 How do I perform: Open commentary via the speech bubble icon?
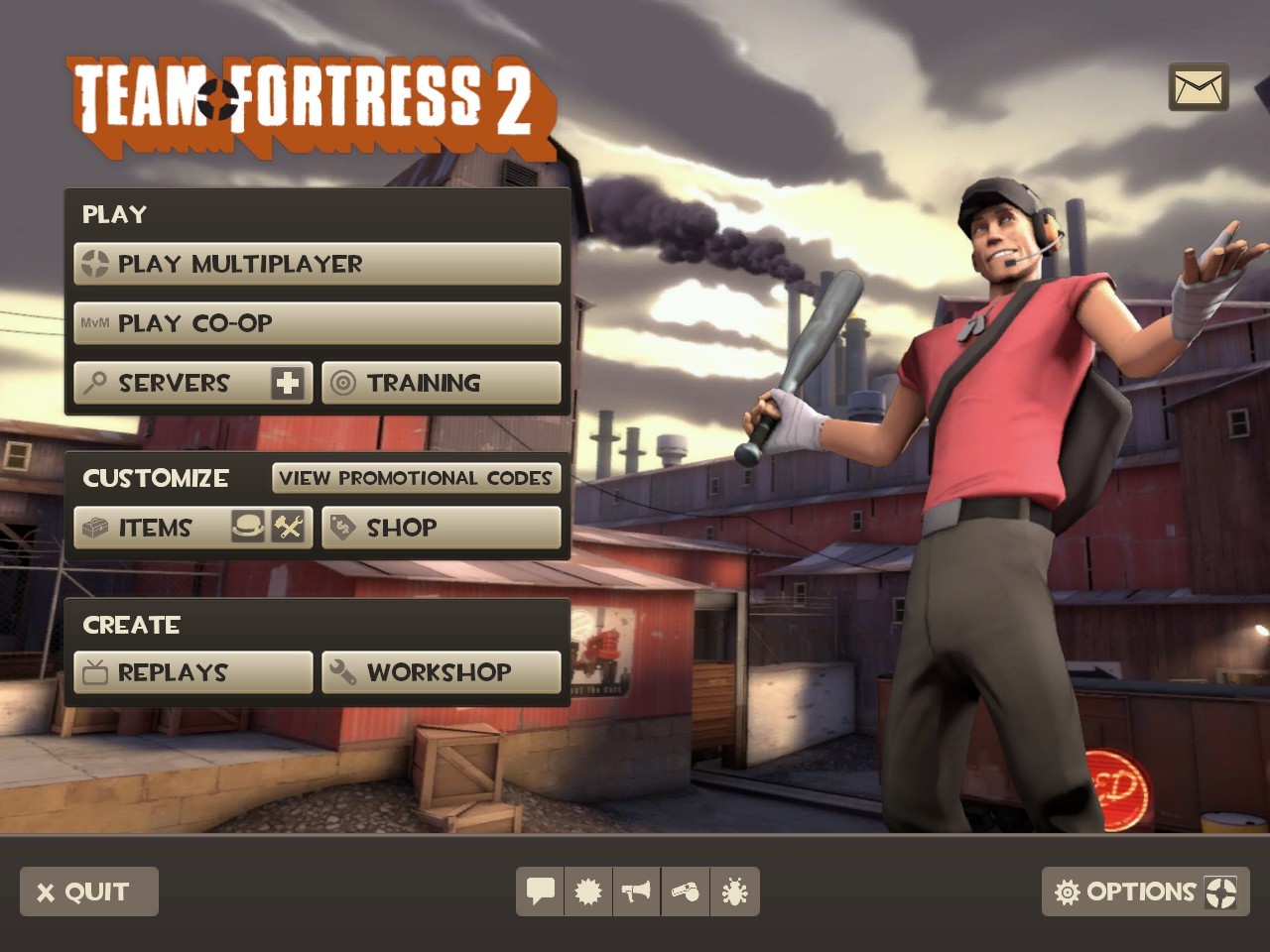tap(539, 892)
